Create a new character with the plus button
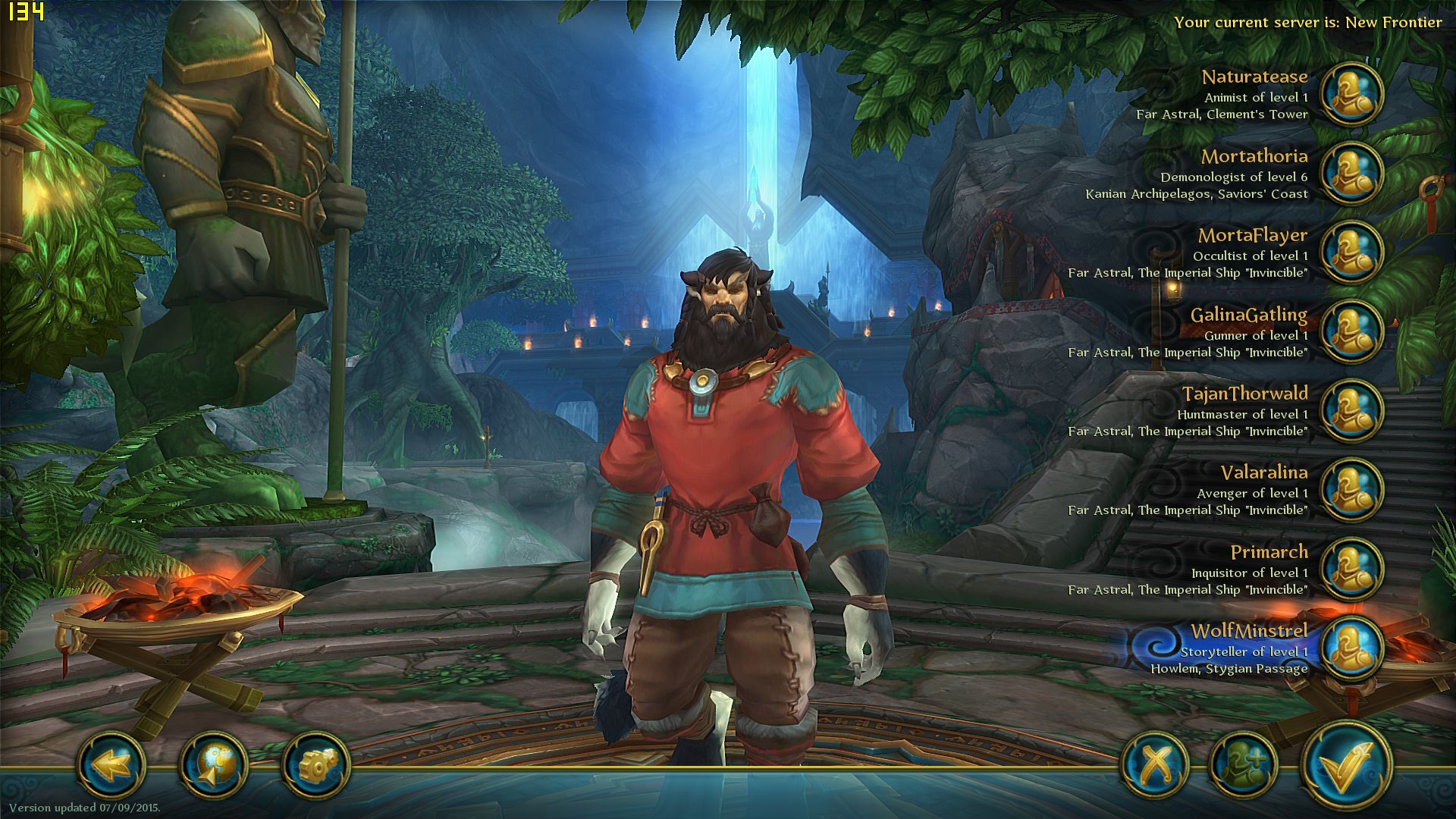Viewport: 1456px width, 819px height. (x=1244, y=764)
